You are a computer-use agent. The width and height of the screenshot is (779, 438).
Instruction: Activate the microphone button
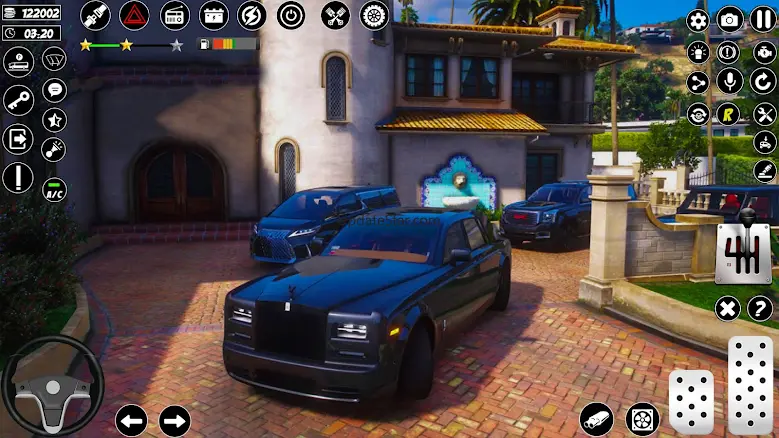tap(730, 82)
